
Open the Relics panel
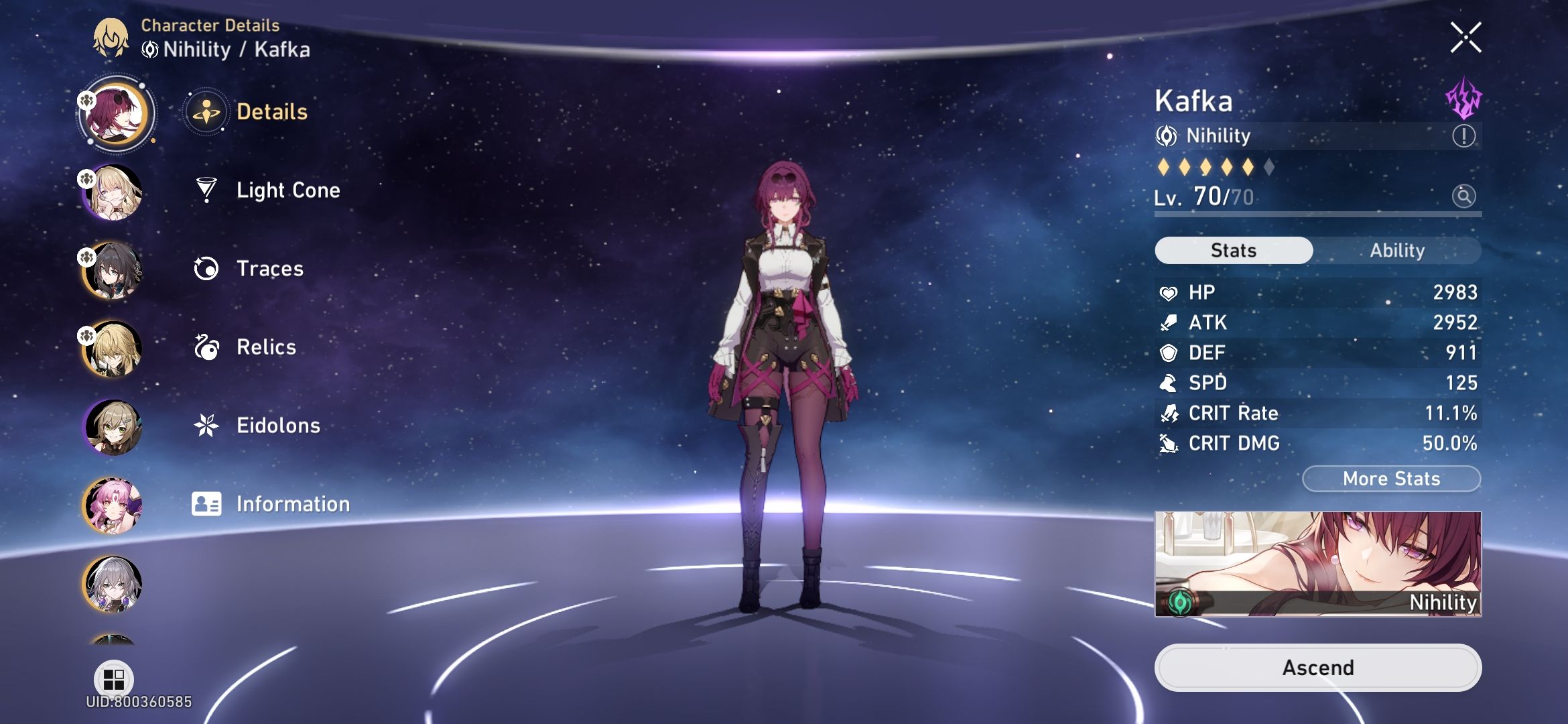tap(208, 347)
